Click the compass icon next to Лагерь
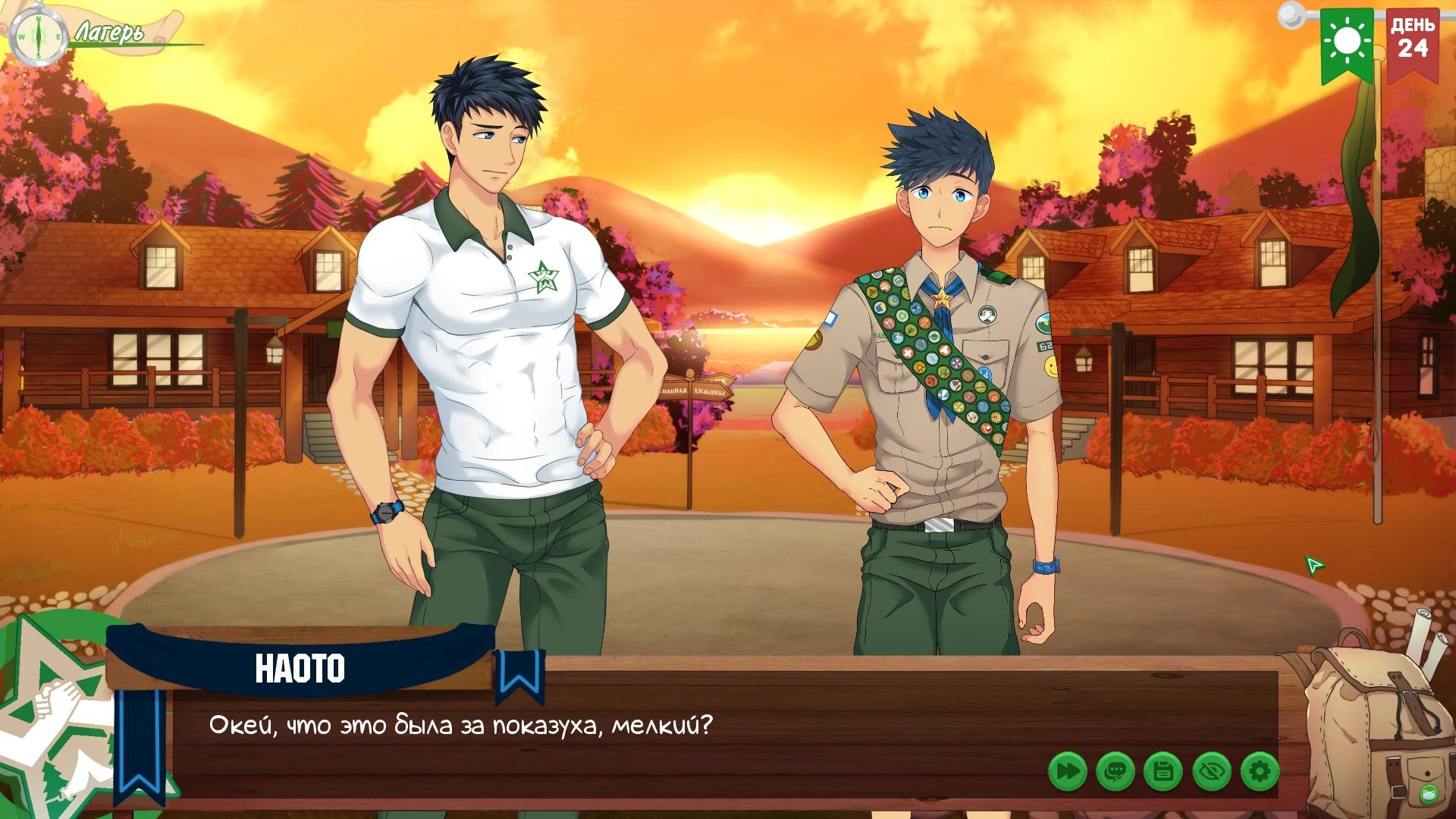This screenshot has height=819, width=1456. [36, 36]
